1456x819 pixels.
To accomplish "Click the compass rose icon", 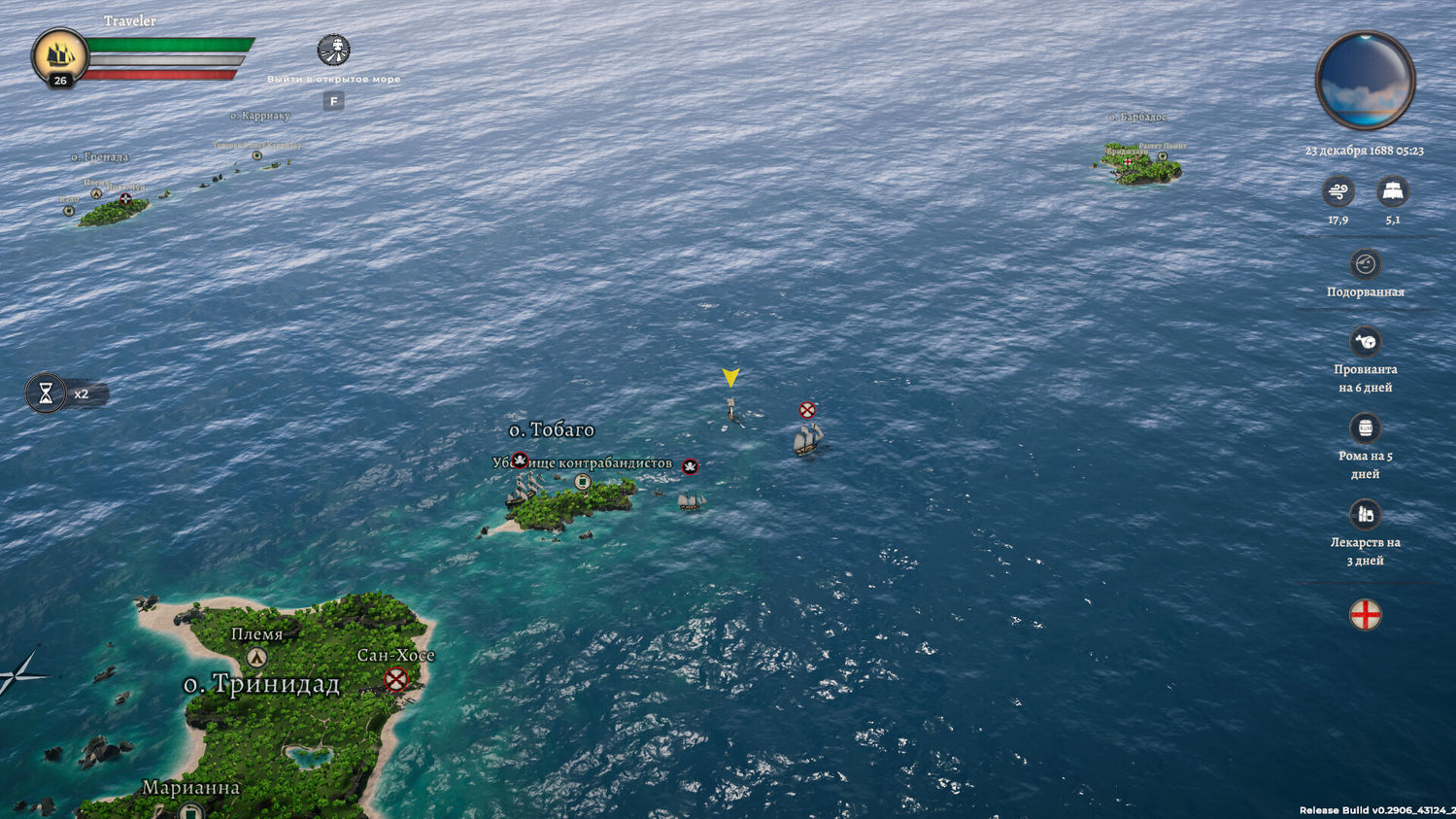I will (x=19, y=673).
